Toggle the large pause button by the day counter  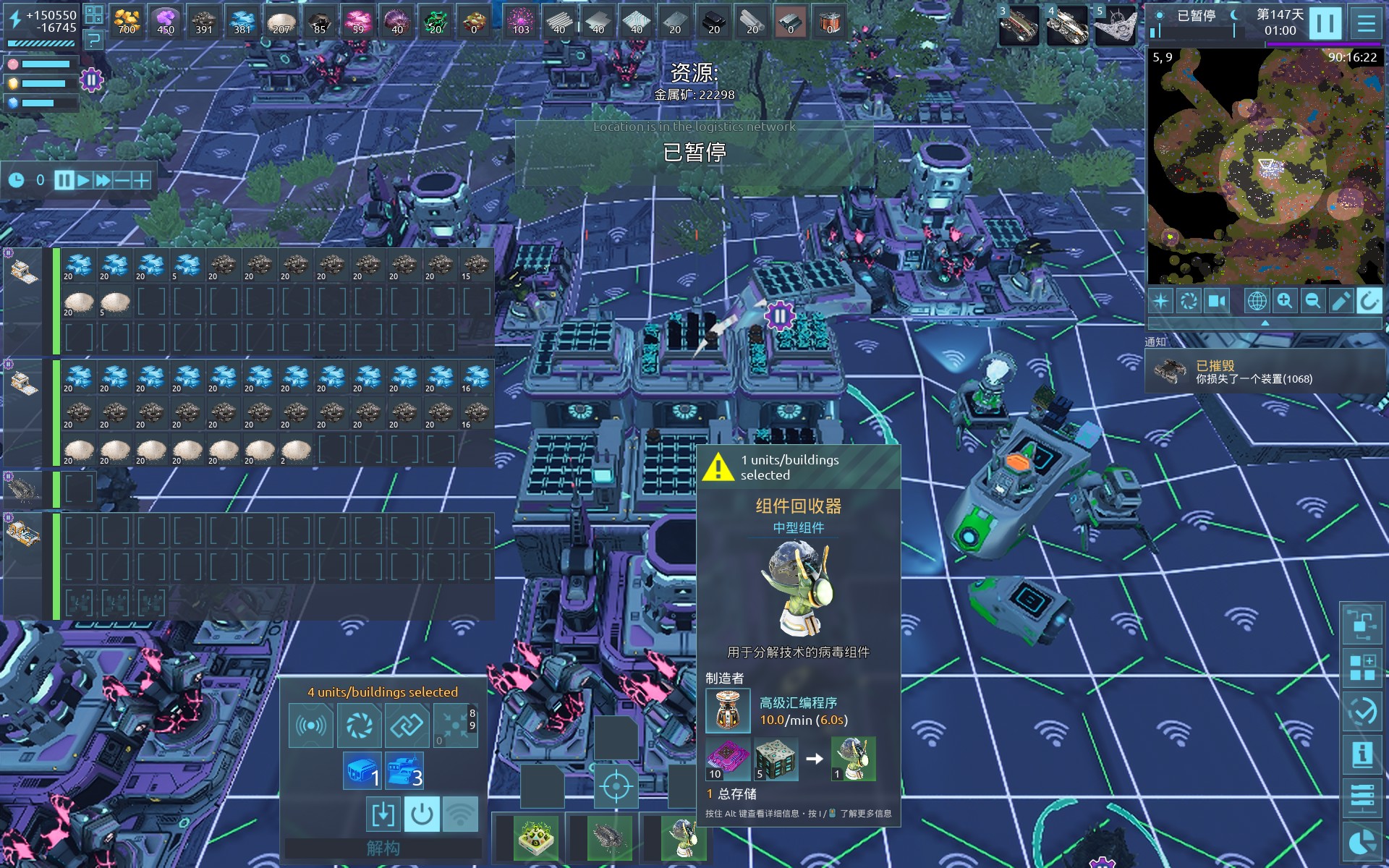click(x=1325, y=23)
